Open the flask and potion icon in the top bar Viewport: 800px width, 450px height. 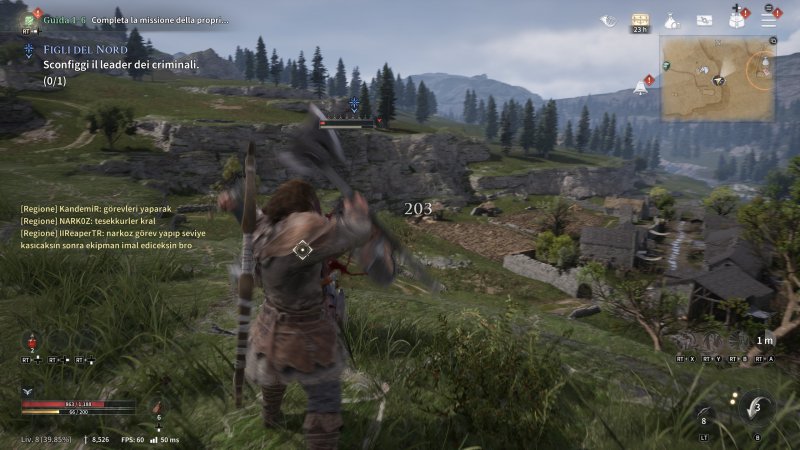tap(673, 20)
